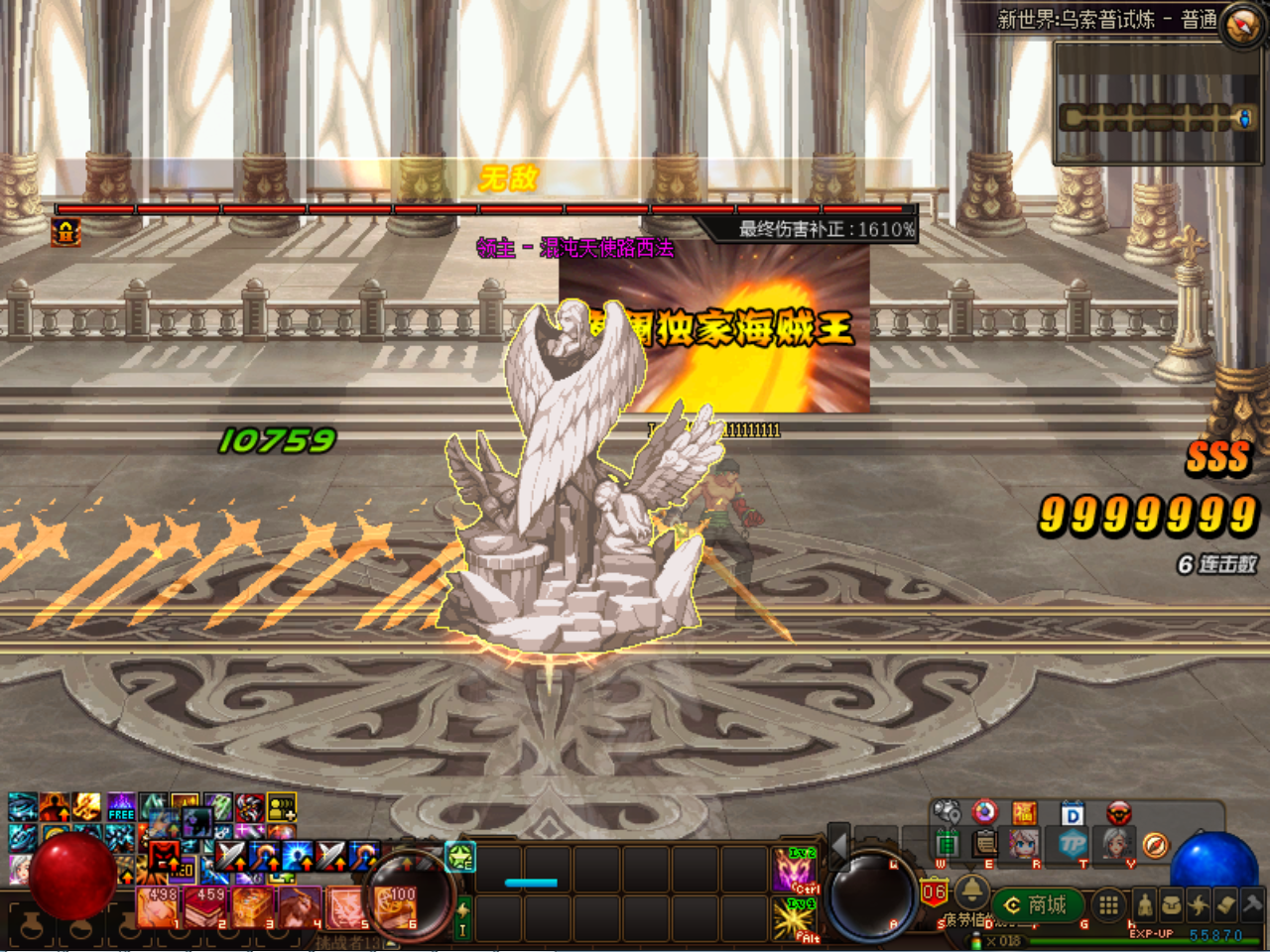Click the red fatigue badge showing 06

[933, 890]
